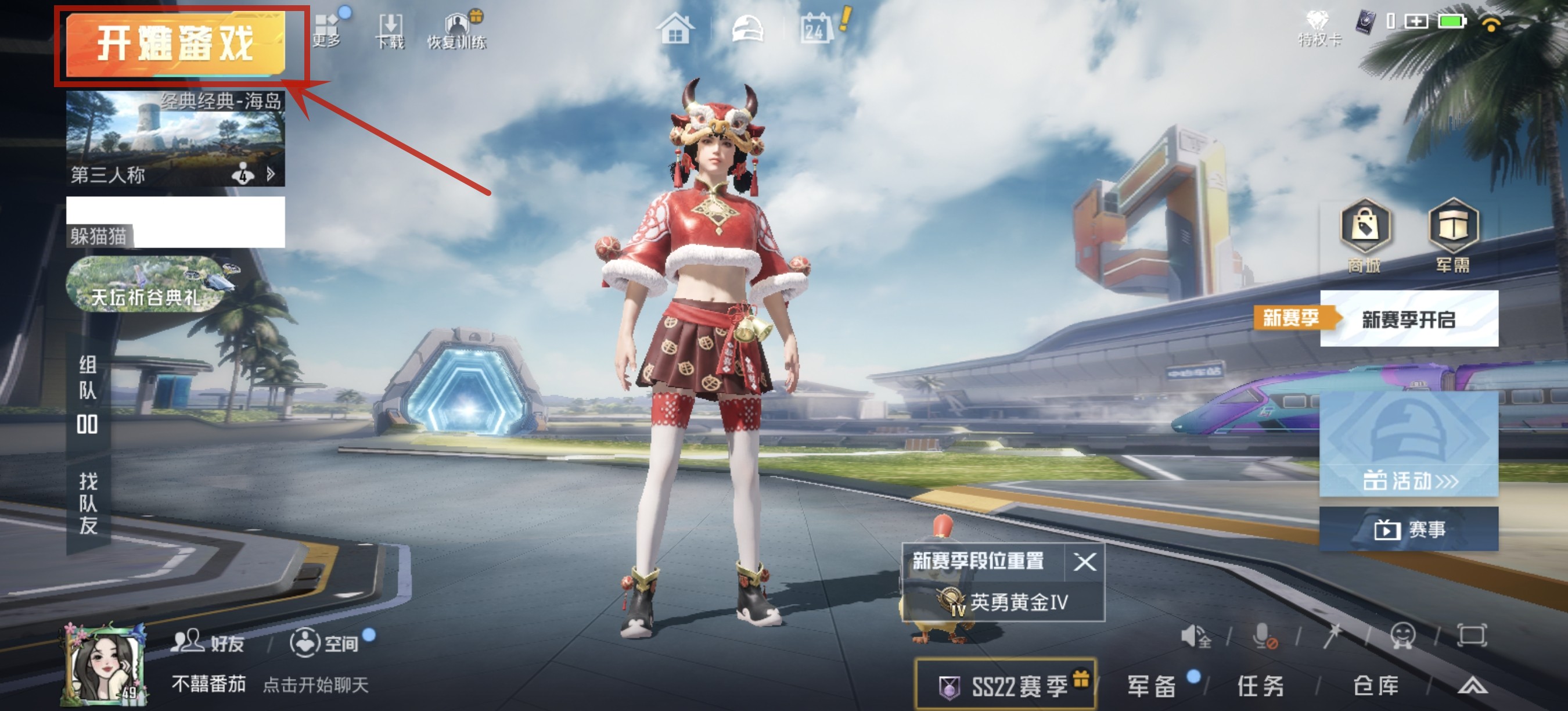The height and width of the screenshot is (711, 1568).
Task: Start the match with 开始游戏
Action: [175, 44]
